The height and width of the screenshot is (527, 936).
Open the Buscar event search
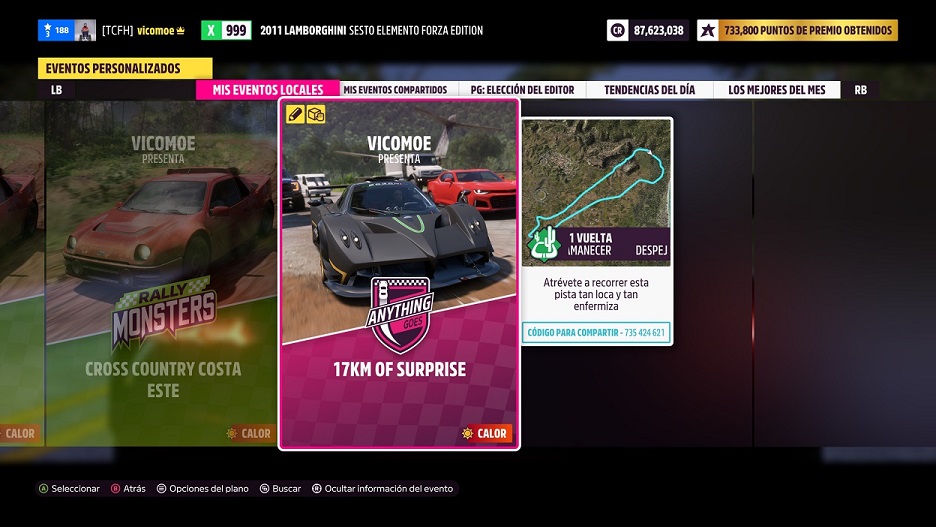[280, 489]
